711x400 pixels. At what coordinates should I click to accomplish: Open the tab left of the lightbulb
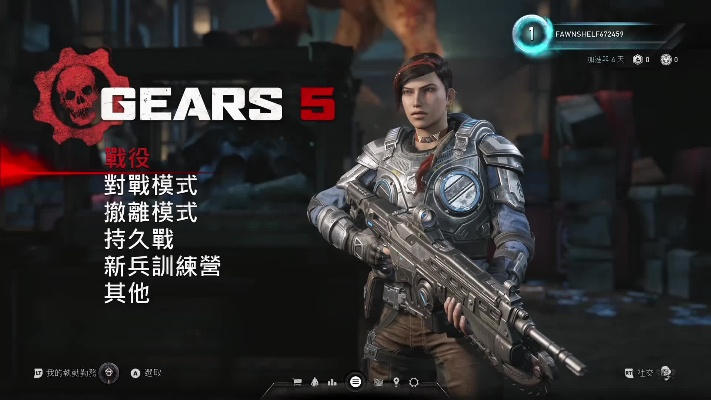(x=377, y=382)
